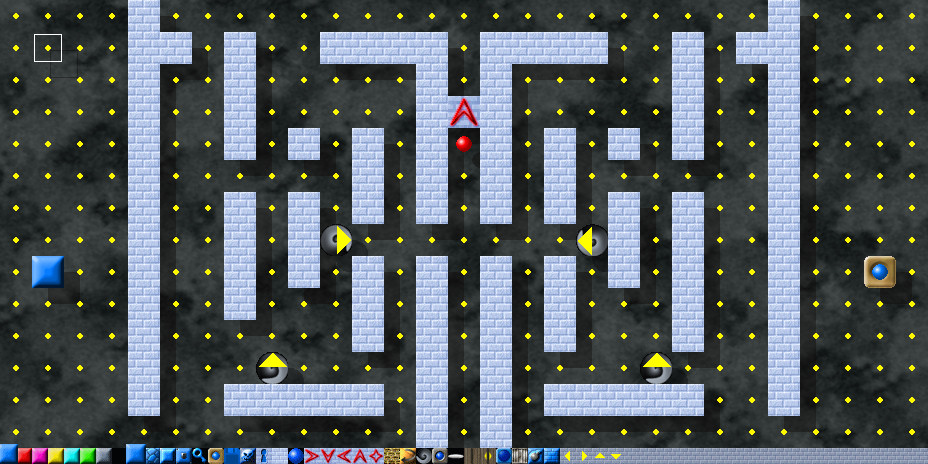
Task: Choose the magenta color swatch
Action: (x=40, y=456)
